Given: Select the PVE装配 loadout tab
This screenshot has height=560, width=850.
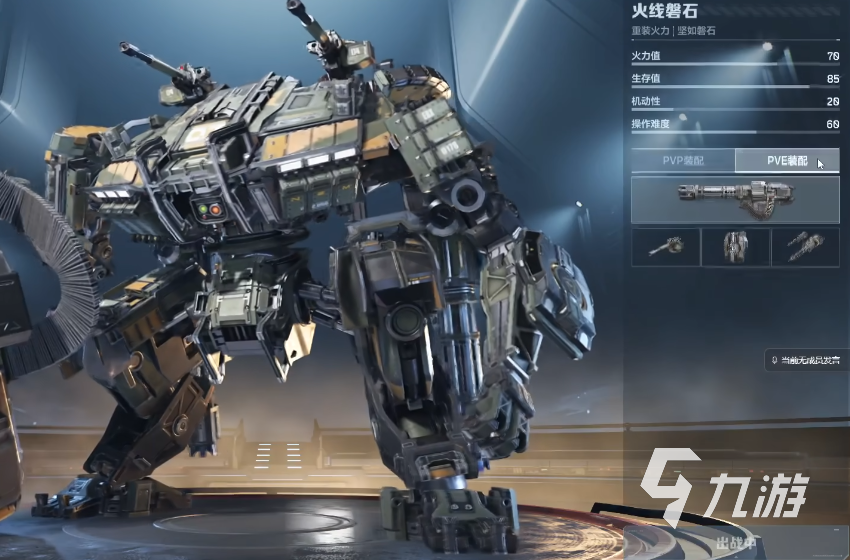Looking at the screenshot, I should 786,160.
